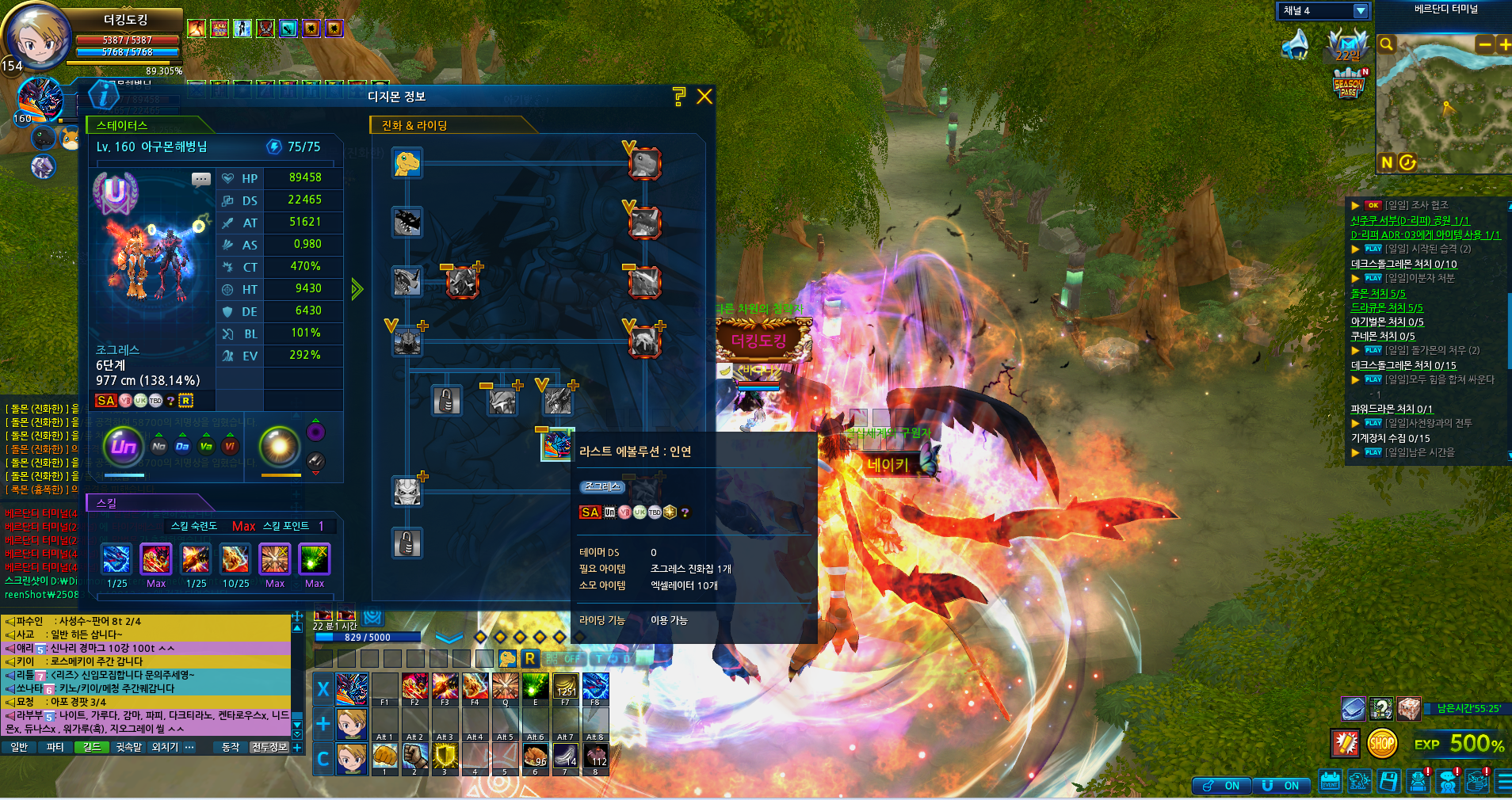1512x800 pixels.
Task: Open the gold SHOP coin button
Action: 1381,744
